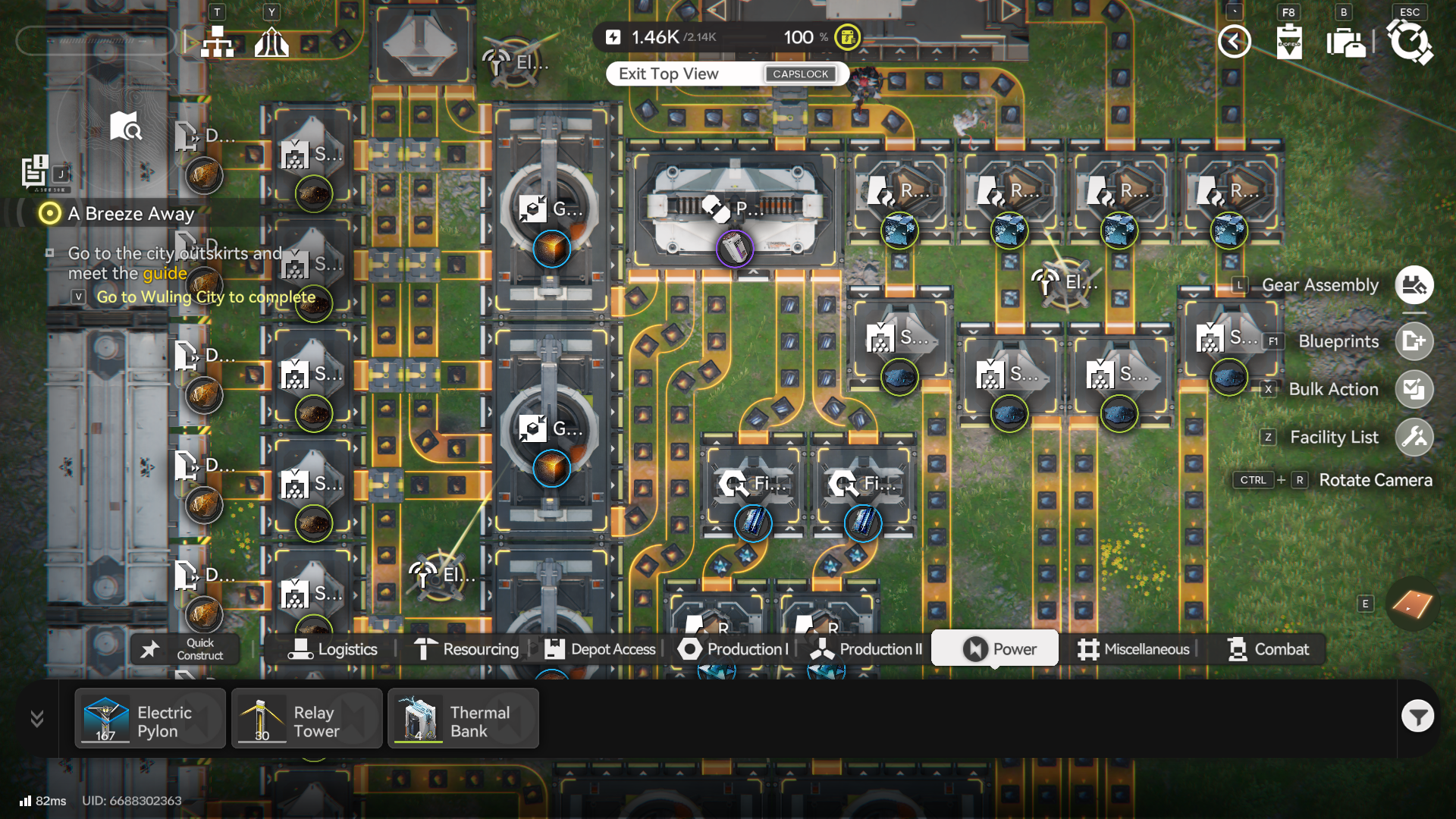The width and height of the screenshot is (1456, 819).
Task: Open the Production II tab
Action: pyautogui.click(x=866, y=649)
